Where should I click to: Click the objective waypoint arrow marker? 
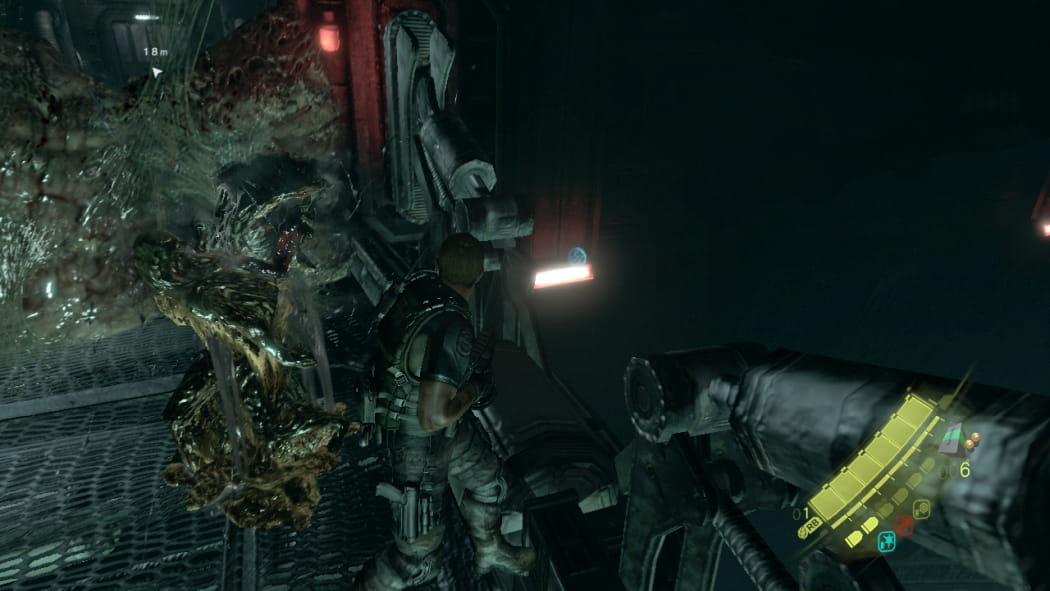(x=156, y=72)
